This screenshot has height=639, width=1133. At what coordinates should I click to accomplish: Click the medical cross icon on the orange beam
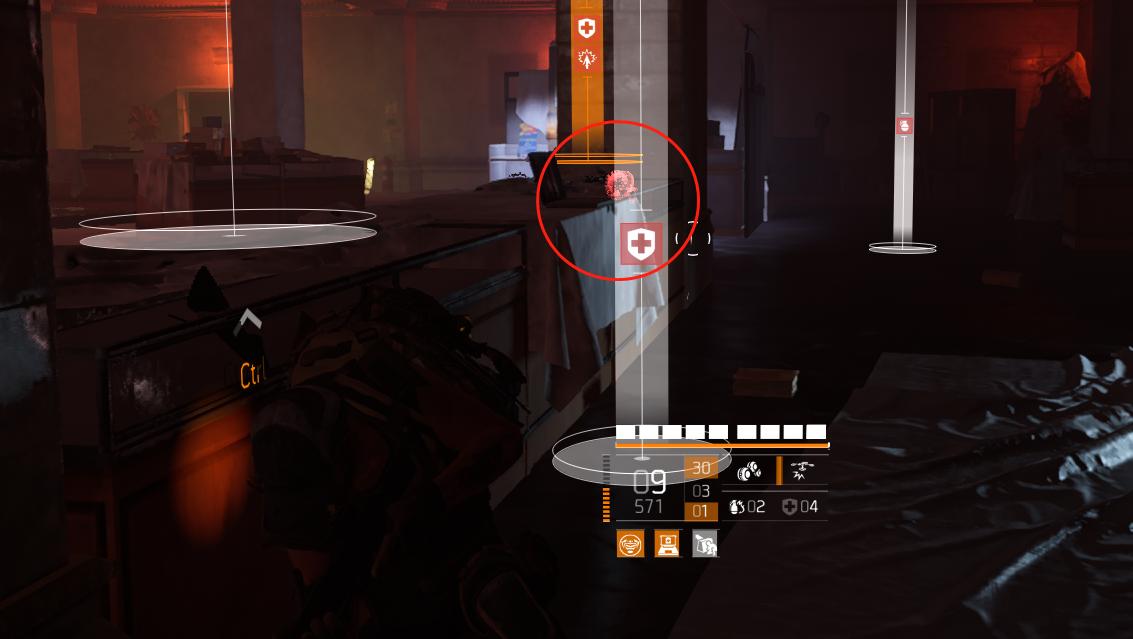coord(587,28)
